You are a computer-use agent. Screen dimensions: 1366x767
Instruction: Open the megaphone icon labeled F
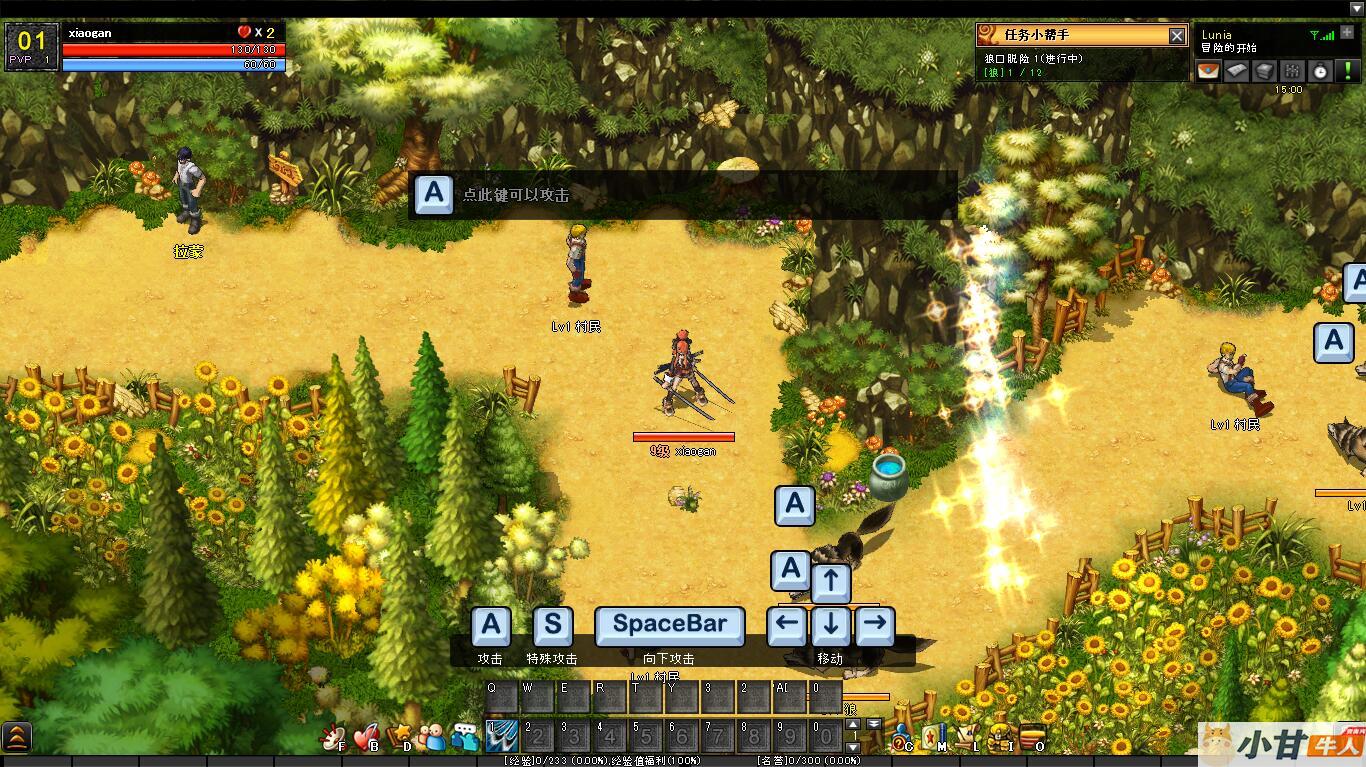(x=332, y=738)
